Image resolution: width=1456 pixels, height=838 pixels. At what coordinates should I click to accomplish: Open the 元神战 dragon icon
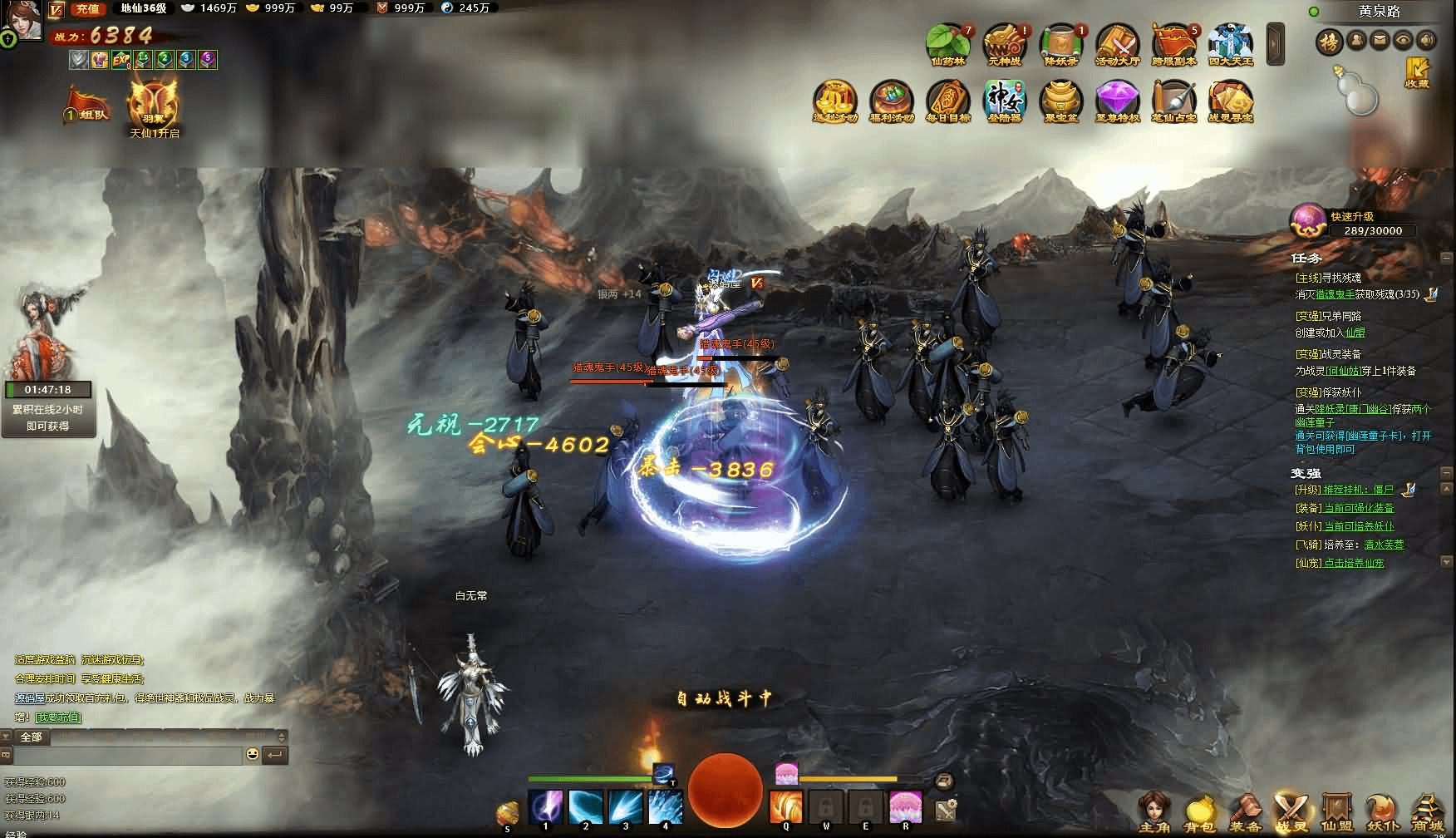coord(1004,43)
